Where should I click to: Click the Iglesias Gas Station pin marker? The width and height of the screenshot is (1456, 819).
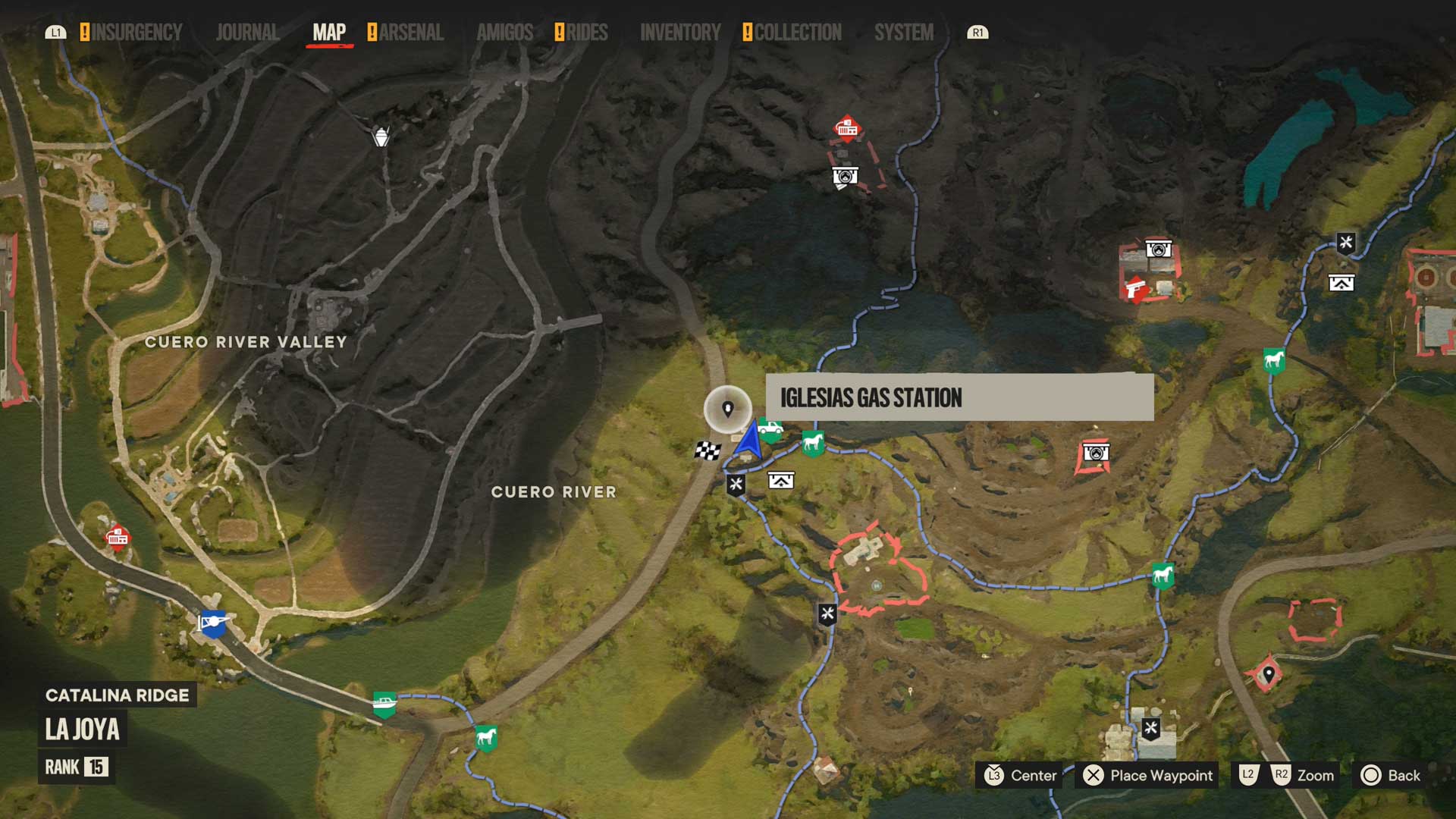click(x=728, y=409)
